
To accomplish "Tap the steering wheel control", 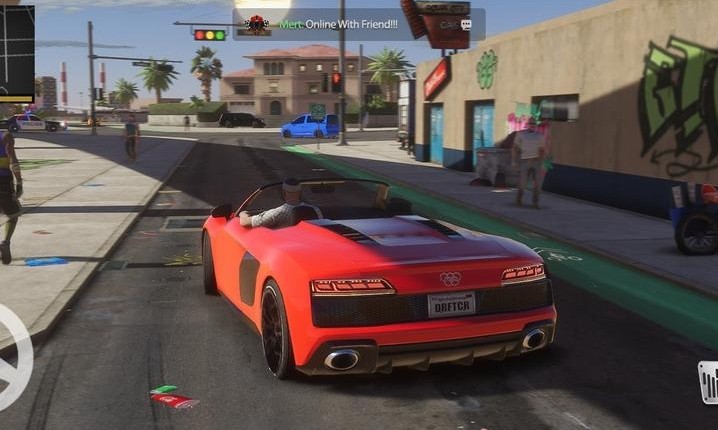I will click(12, 358).
